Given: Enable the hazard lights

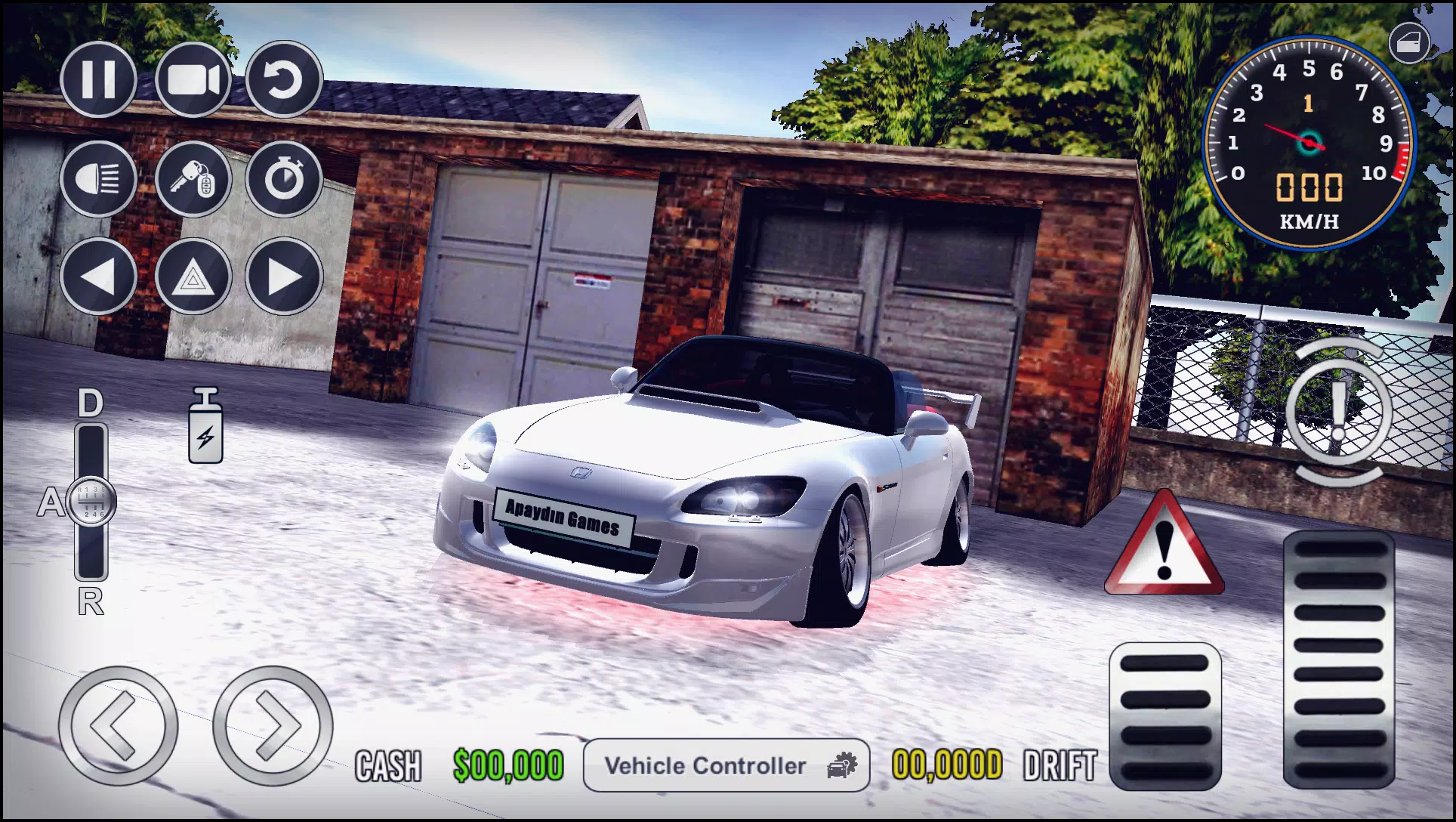Looking at the screenshot, I should pyautogui.click(x=191, y=278).
